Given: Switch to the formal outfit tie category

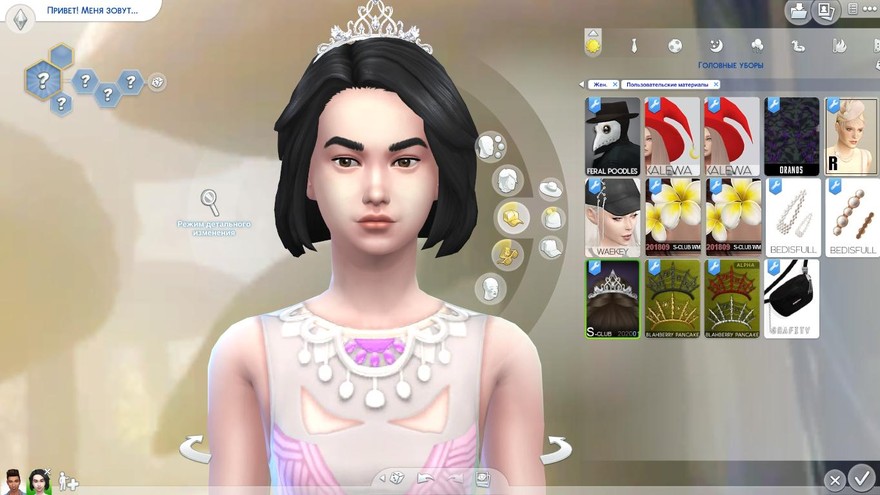Looking at the screenshot, I should coord(634,45).
